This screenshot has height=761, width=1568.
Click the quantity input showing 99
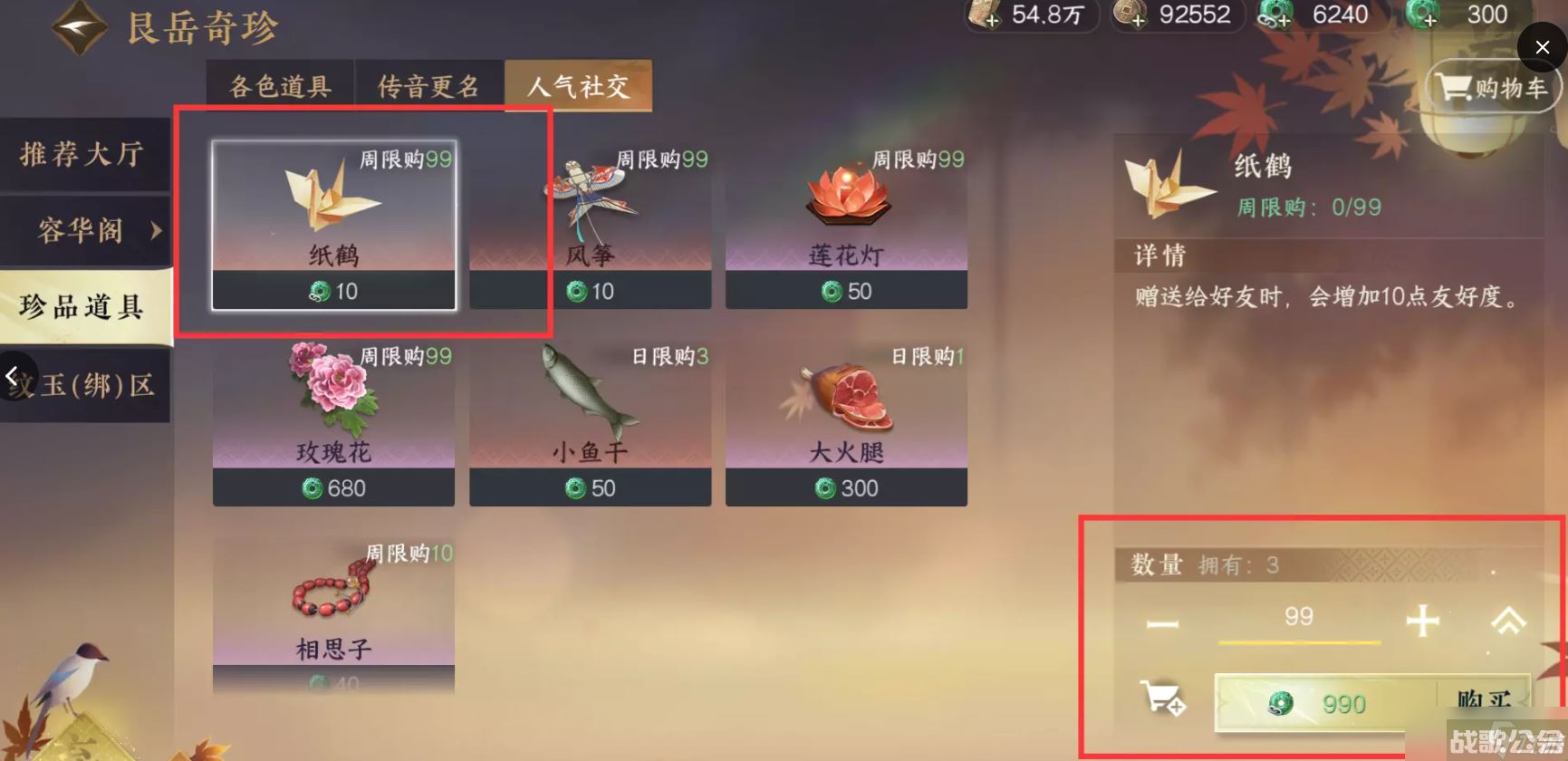(x=1300, y=616)
